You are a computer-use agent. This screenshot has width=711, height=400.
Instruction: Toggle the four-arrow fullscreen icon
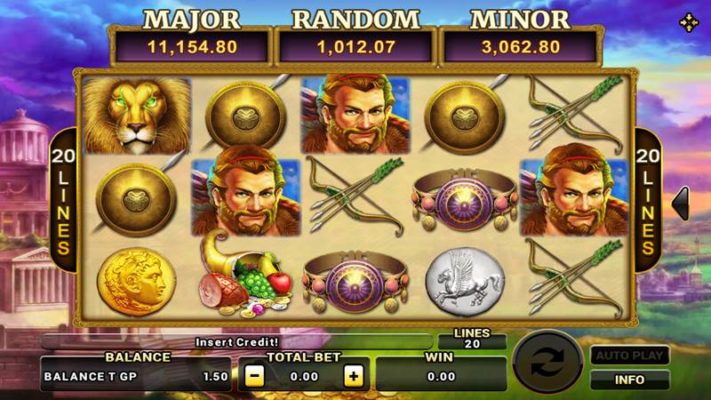(689, 22)
